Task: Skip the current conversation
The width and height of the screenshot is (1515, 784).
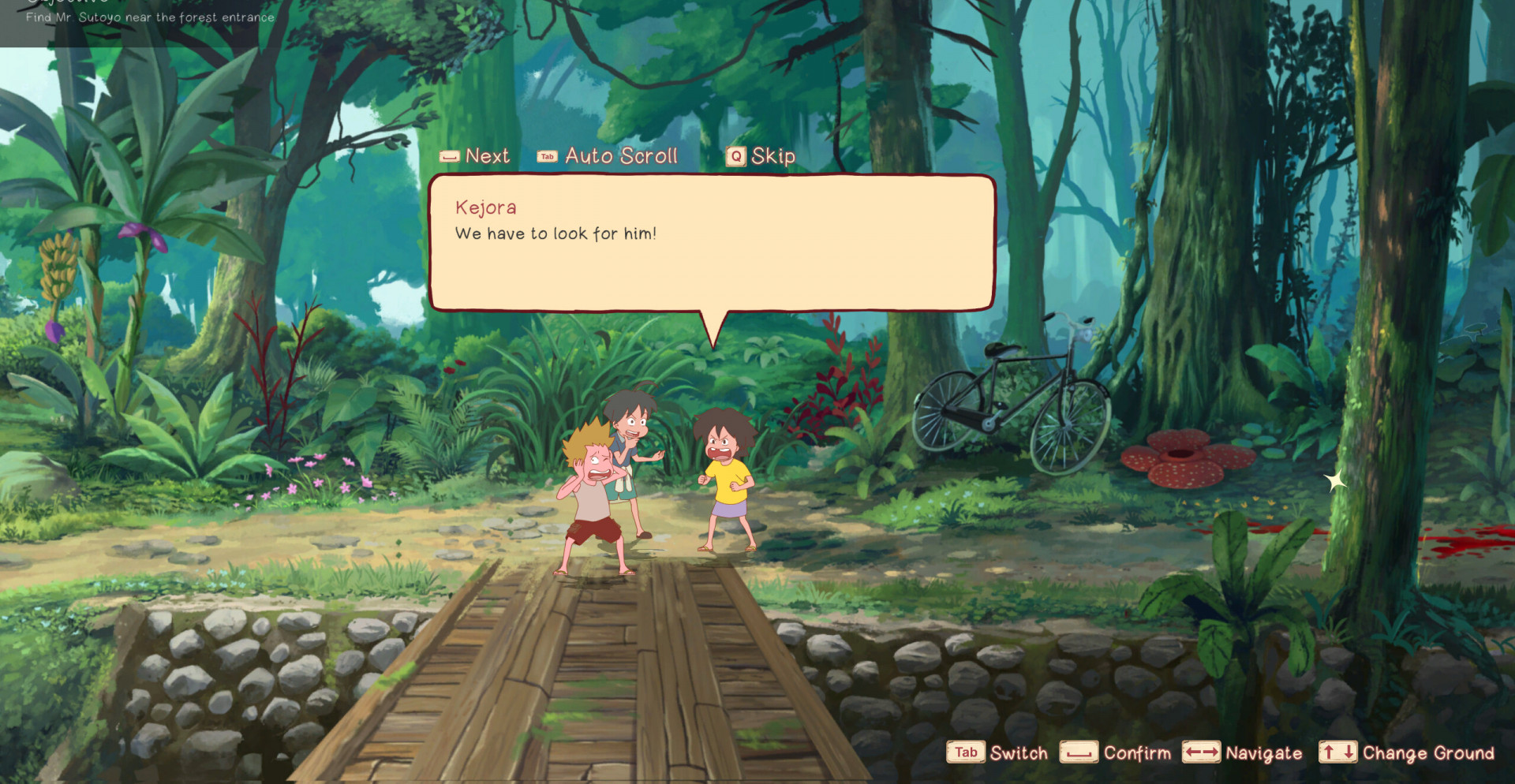Action: [761, 156]
